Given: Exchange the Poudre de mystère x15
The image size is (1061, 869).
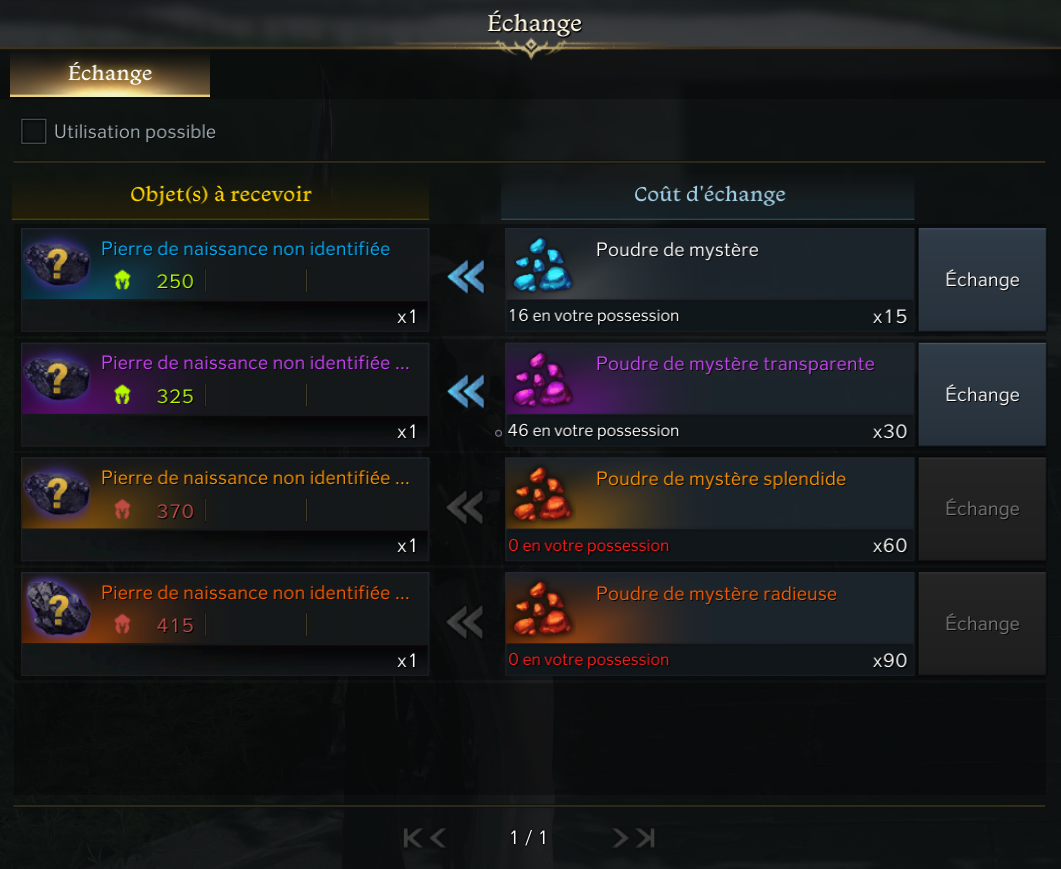Looking at the screenshot, I should 981,280.
